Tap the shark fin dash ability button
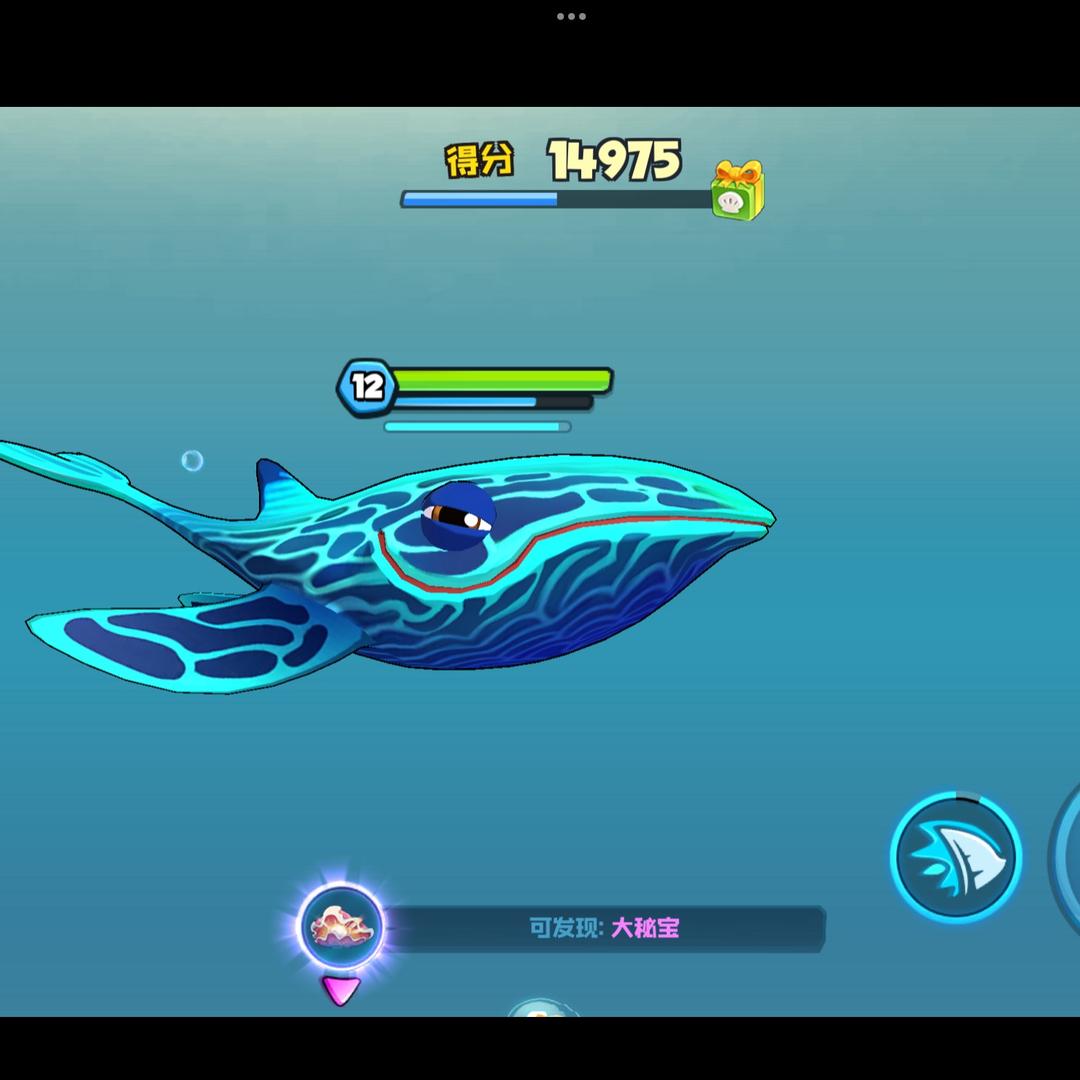Viewport: 1080px width, 1080px height. pos(955,856)
